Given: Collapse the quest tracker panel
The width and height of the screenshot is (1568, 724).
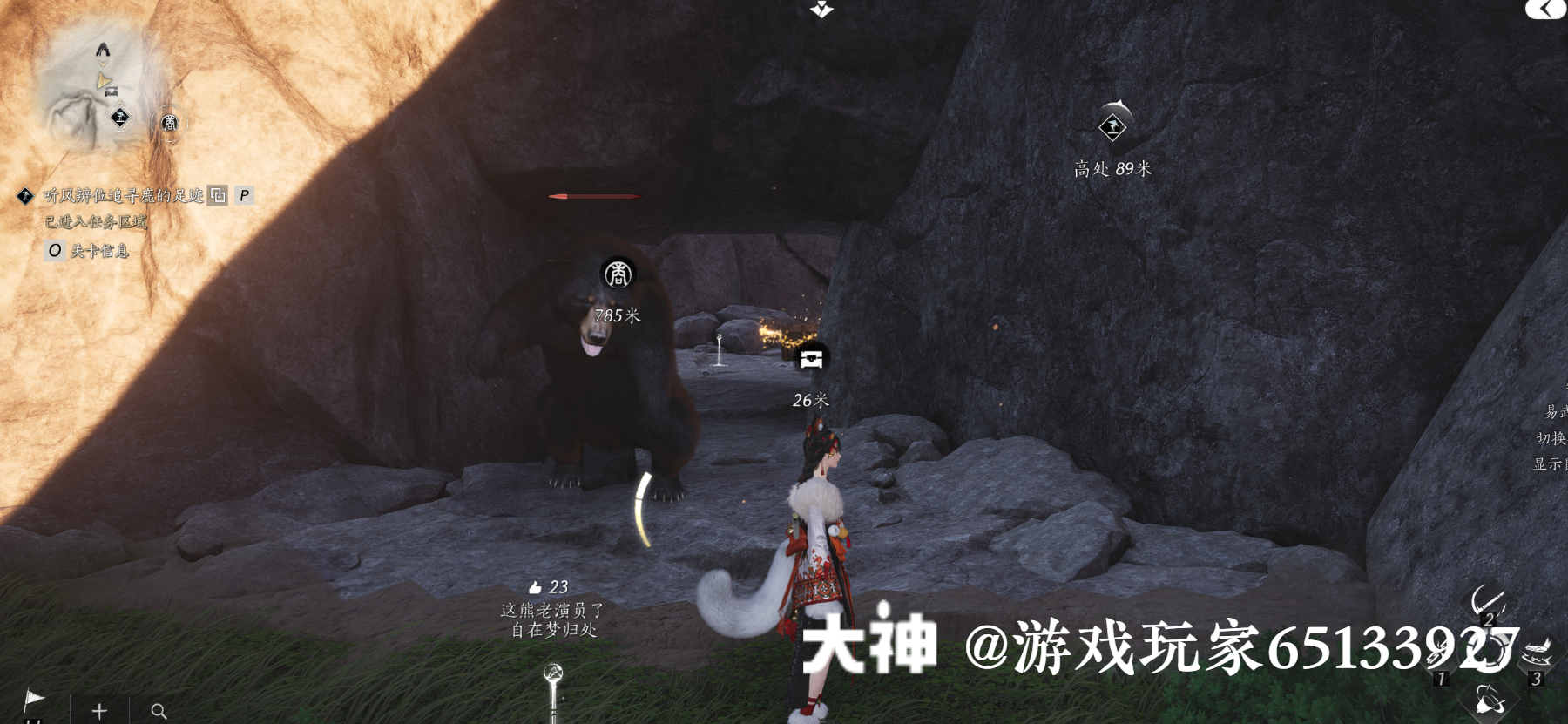Looking at the screenshot, I should click(x=217, y=195).
